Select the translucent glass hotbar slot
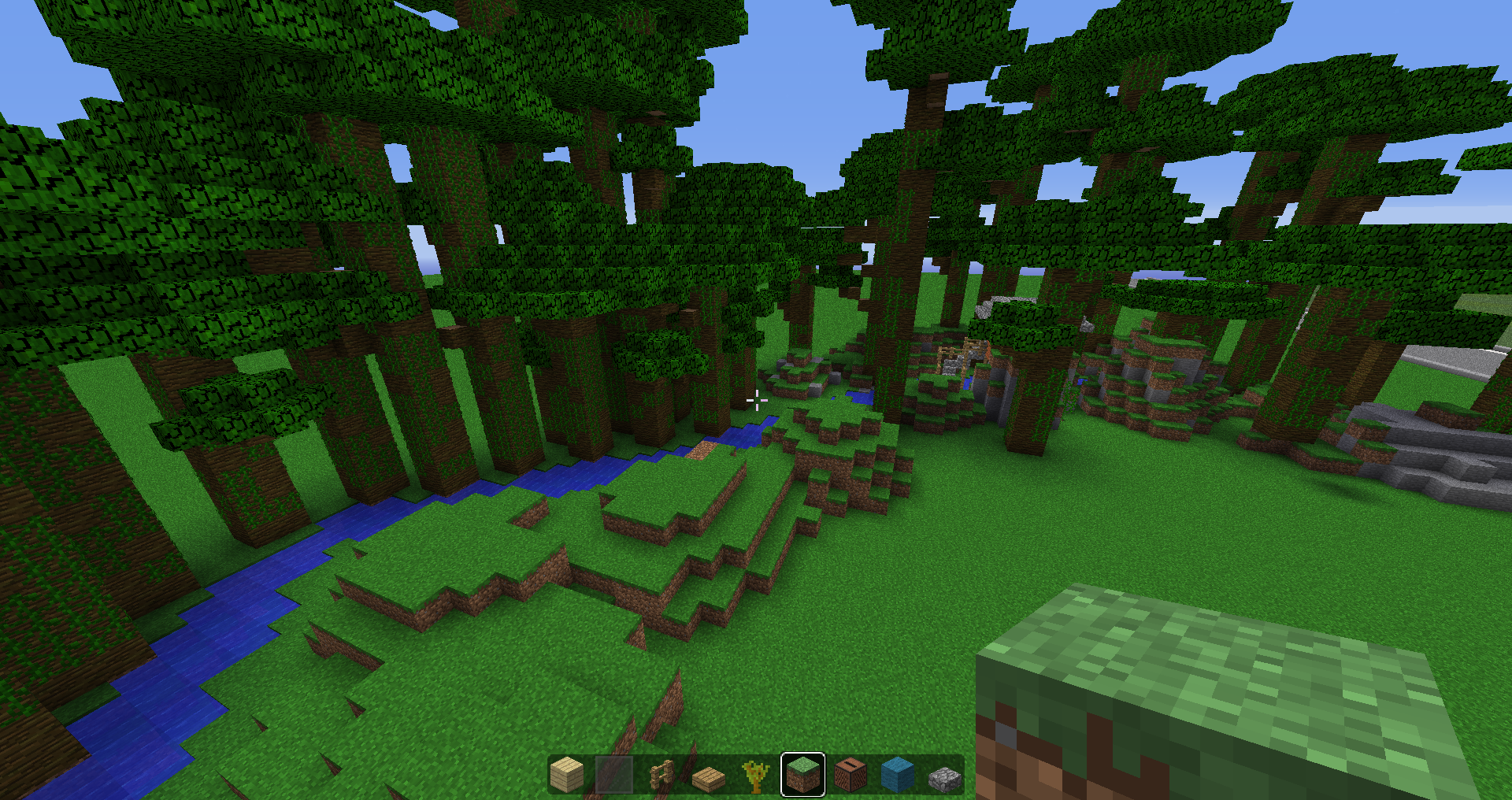 [x=614, y=775]
